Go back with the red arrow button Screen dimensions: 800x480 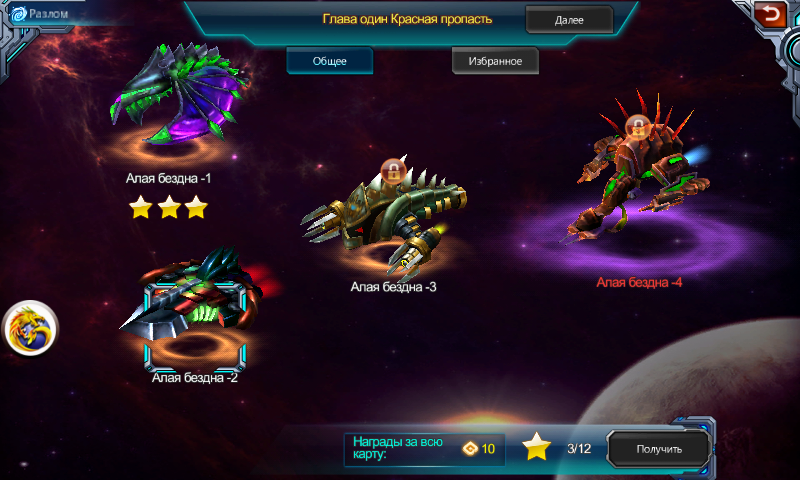click(770, 14)
